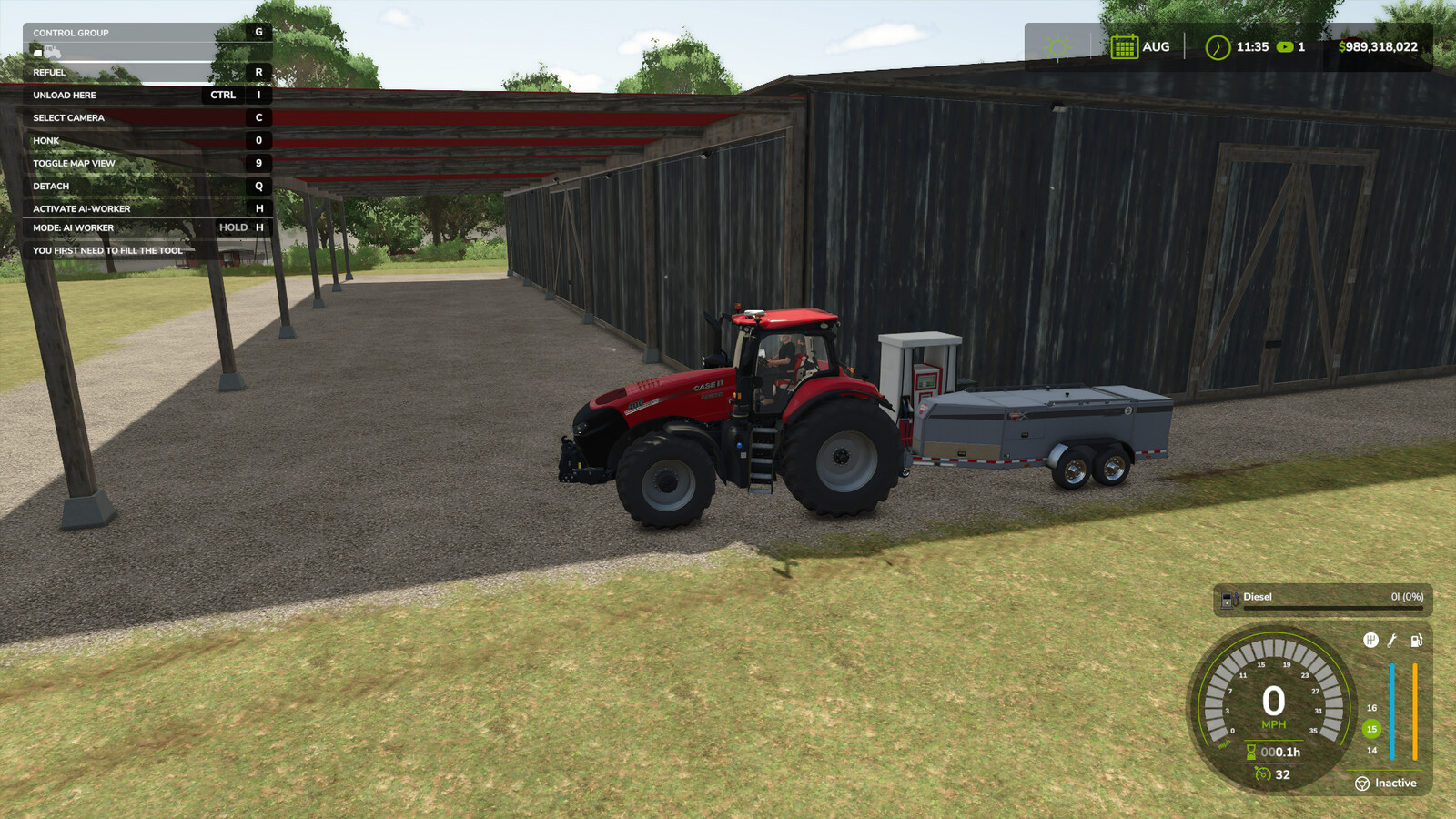The width and height of the screenshot is (1456, 819).
Task: Select the gear number 15 indicator
Action: click(1371, 729)
